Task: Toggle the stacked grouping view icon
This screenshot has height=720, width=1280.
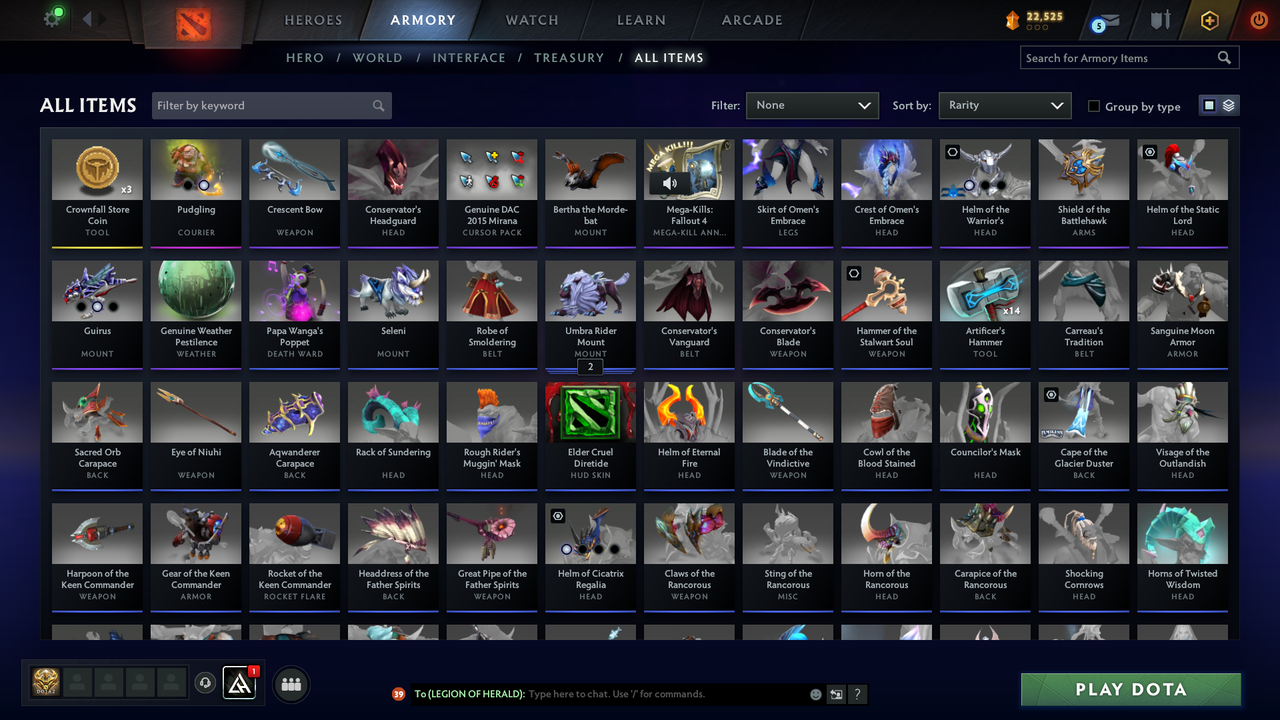Action: tap(1227, 104)
